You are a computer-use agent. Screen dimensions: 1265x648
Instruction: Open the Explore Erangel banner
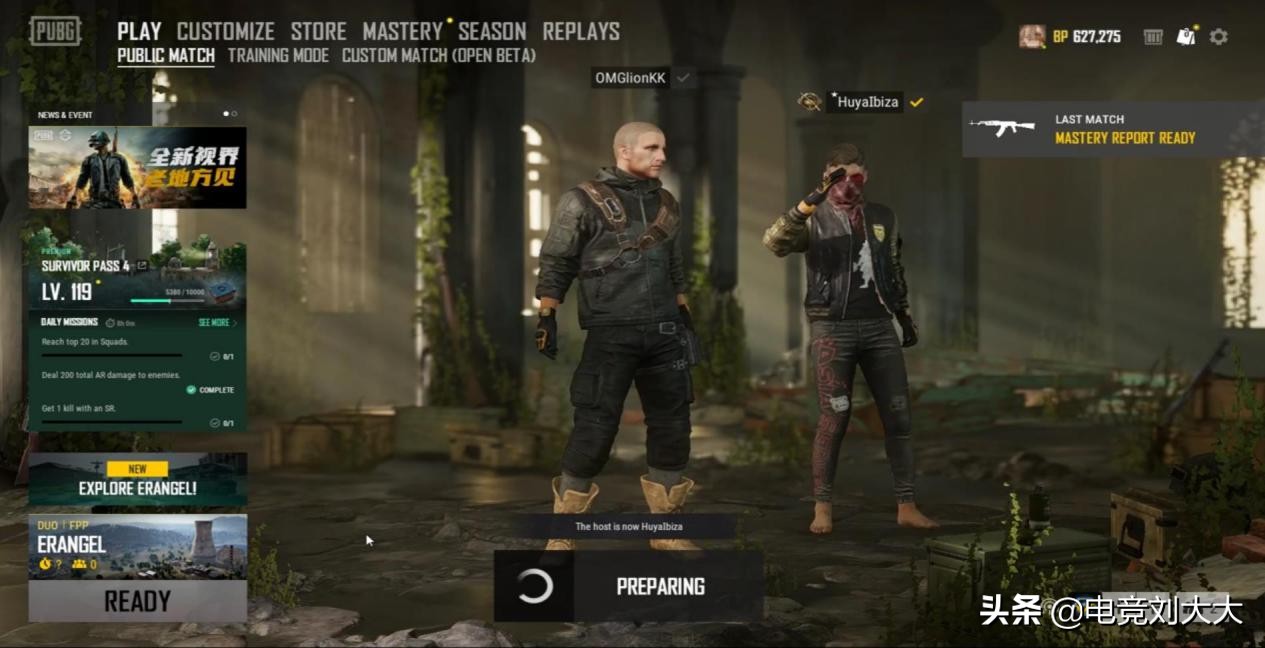pyautogui.click(x=137, y=480)
